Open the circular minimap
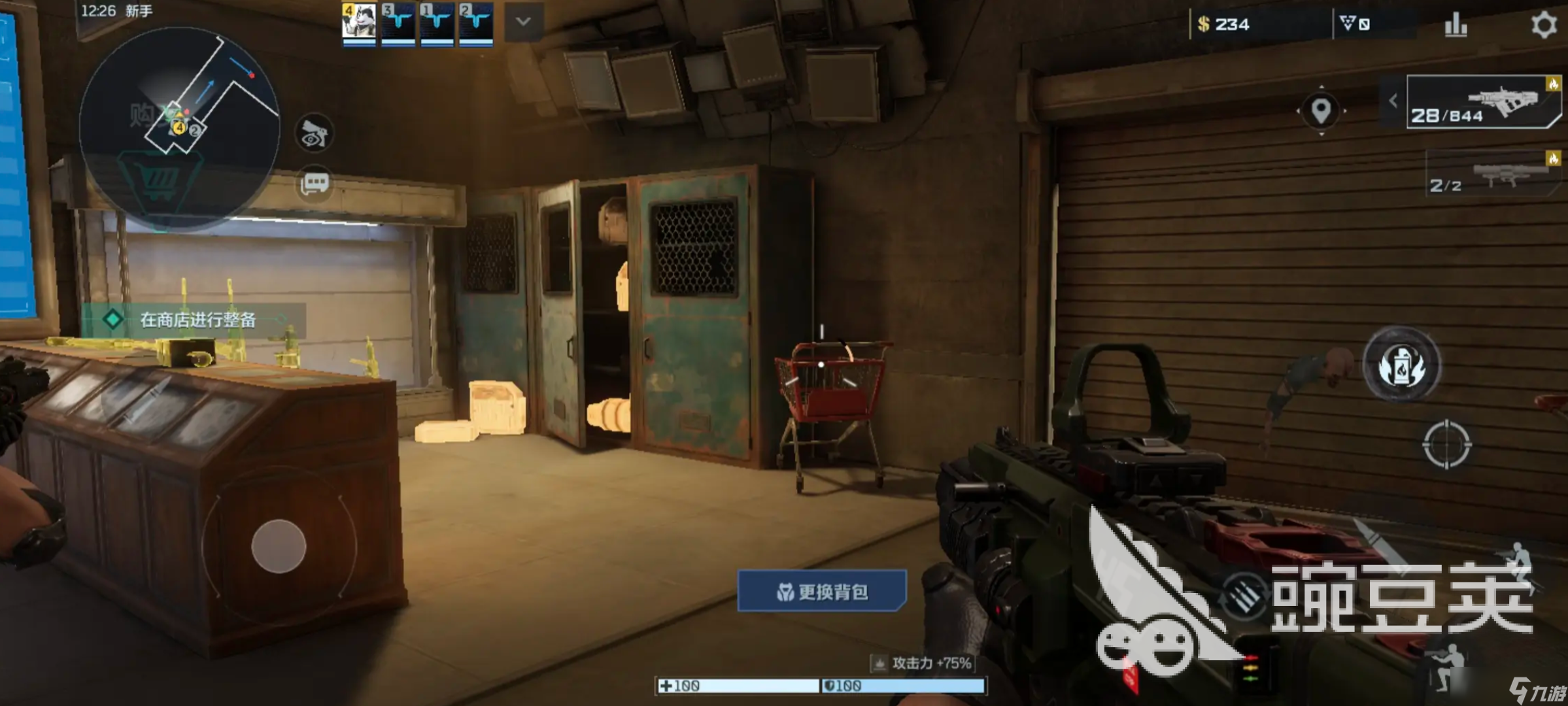1568x706 pixels. coord(180,127)
